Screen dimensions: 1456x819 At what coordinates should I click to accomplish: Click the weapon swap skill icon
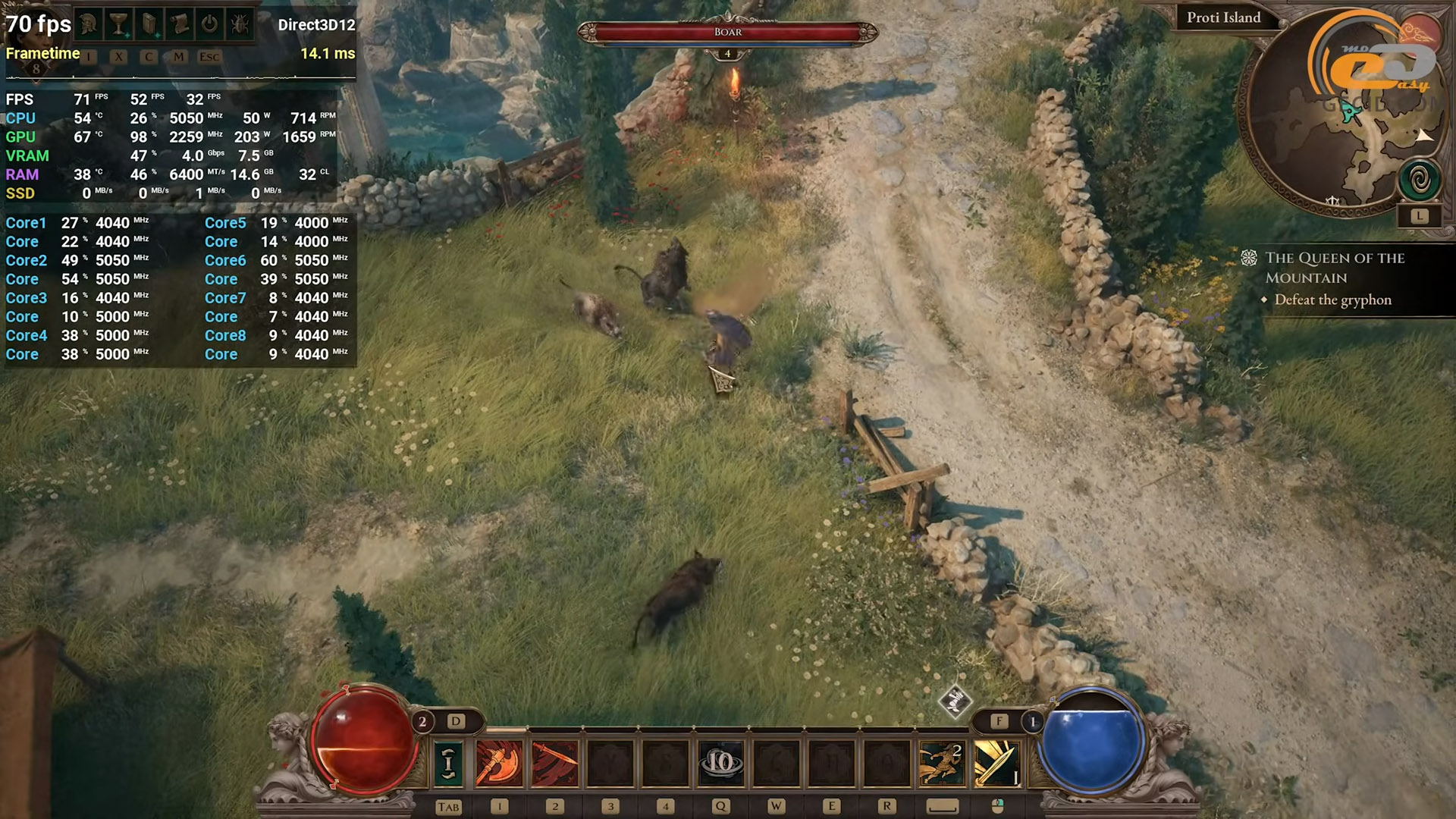pos(448,763)
